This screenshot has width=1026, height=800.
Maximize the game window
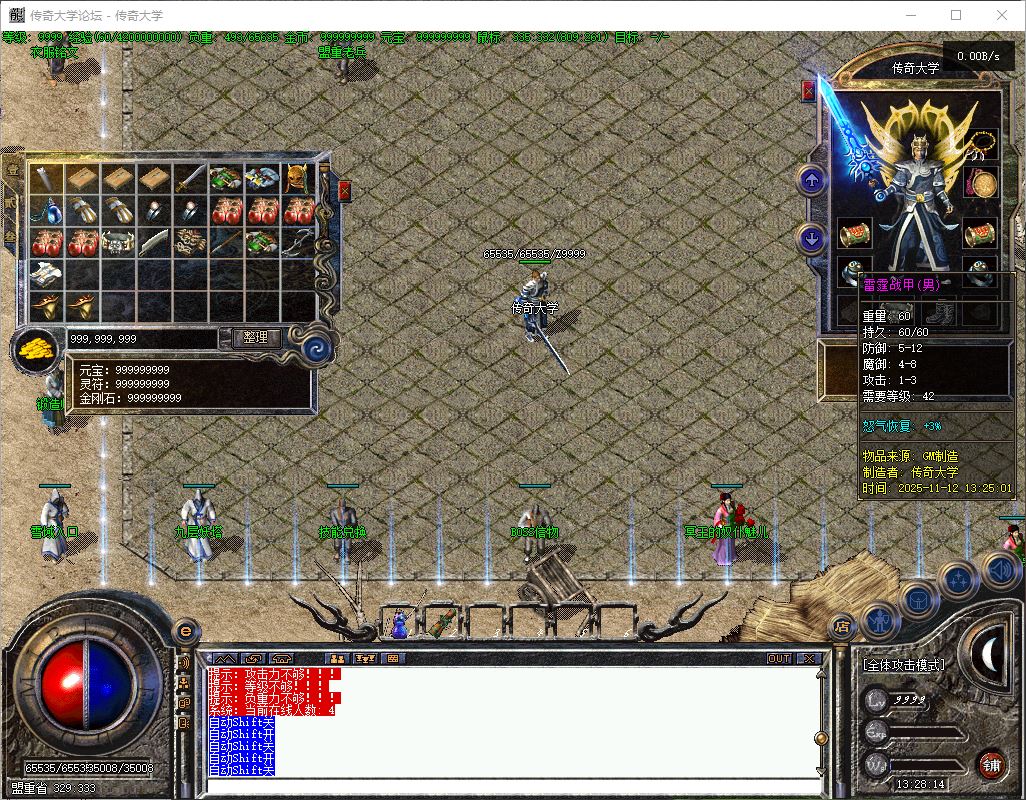(x=956, y=15)
